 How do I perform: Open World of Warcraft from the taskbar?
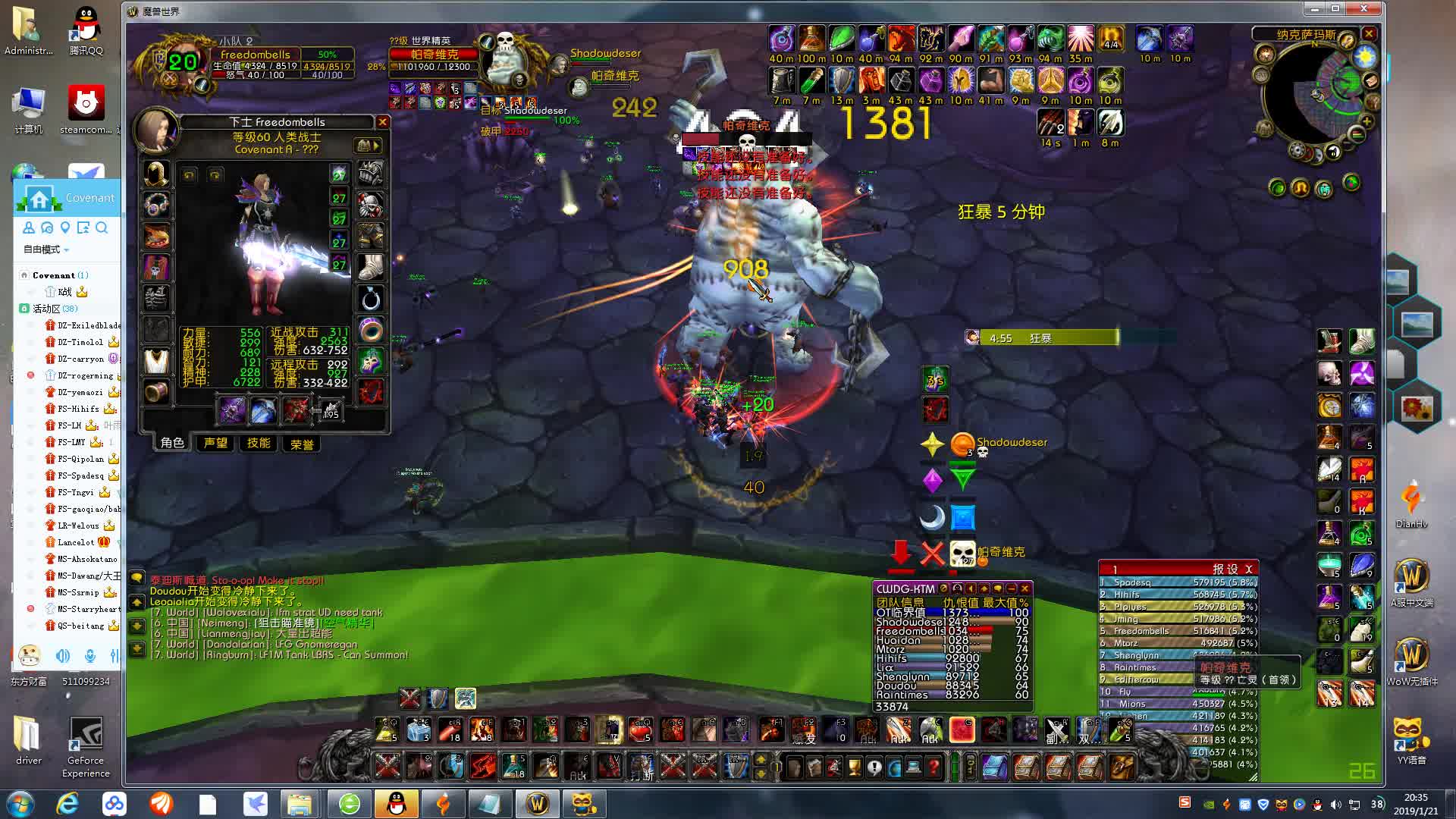(x=537, y=803)
